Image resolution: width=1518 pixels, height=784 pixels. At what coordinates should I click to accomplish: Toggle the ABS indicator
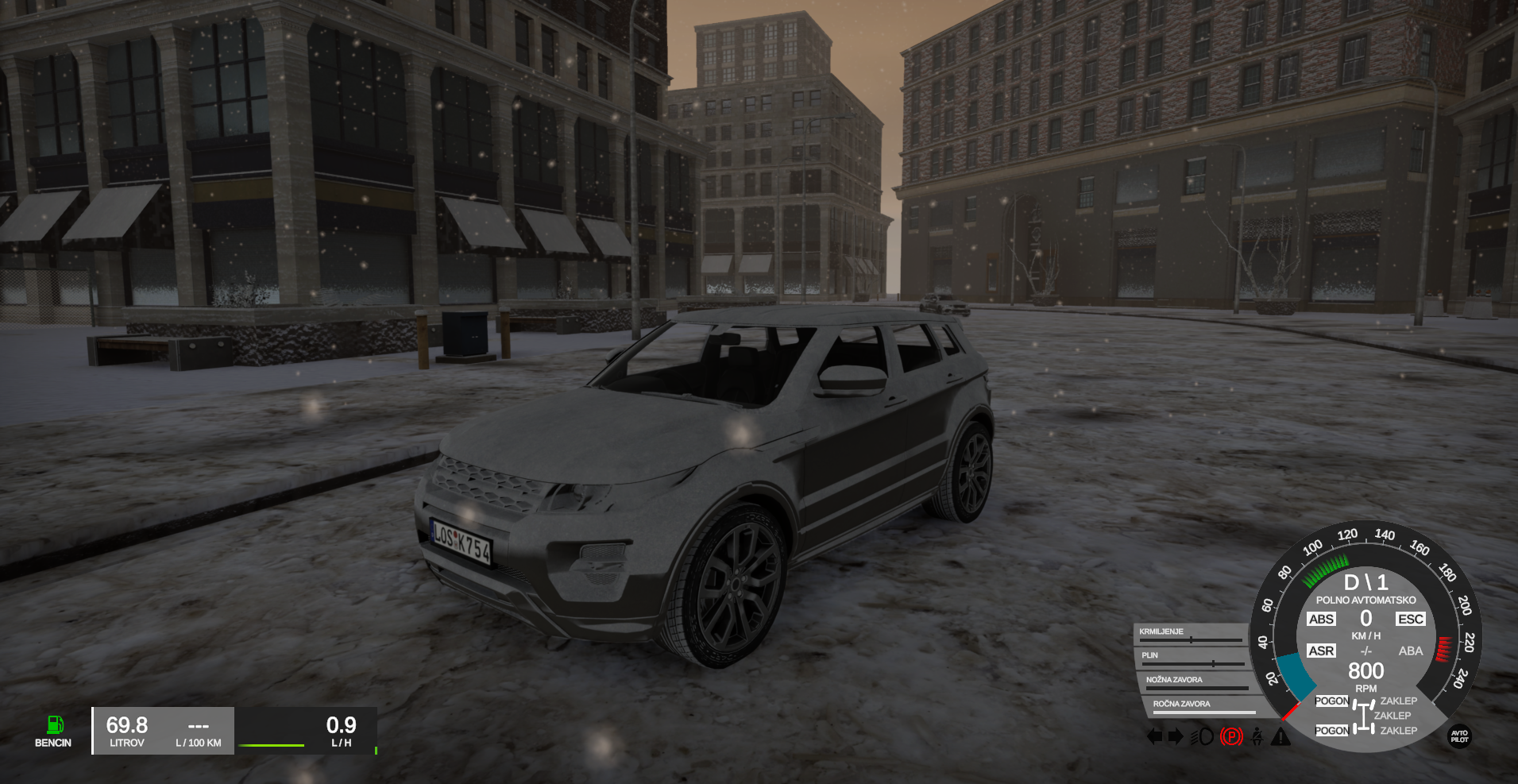pos(1321,620)
